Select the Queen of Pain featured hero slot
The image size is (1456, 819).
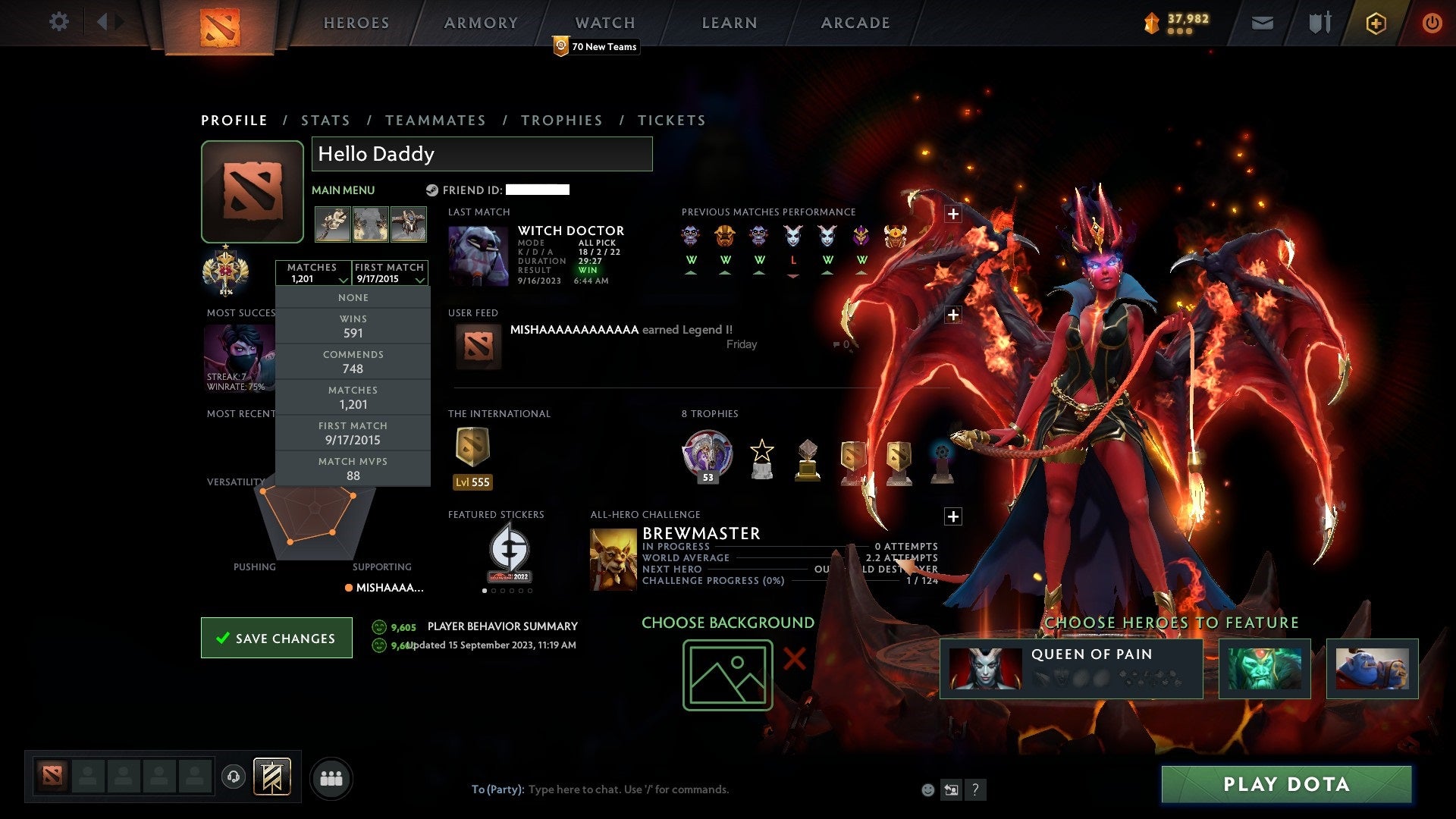[x=1071, y=668]
